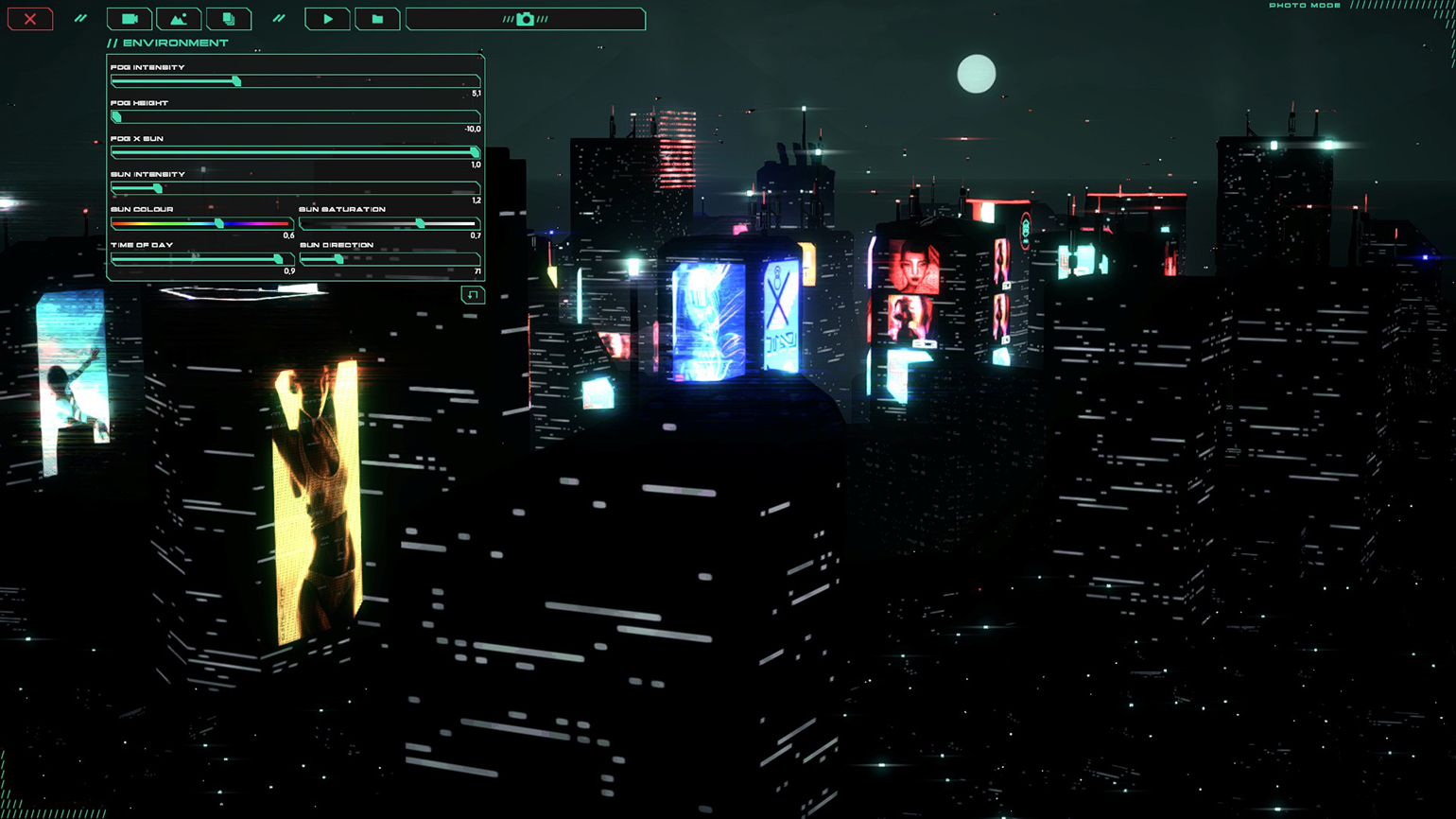Open the stacked pages tab
The image size is (1456, 819).
point(228,19)
